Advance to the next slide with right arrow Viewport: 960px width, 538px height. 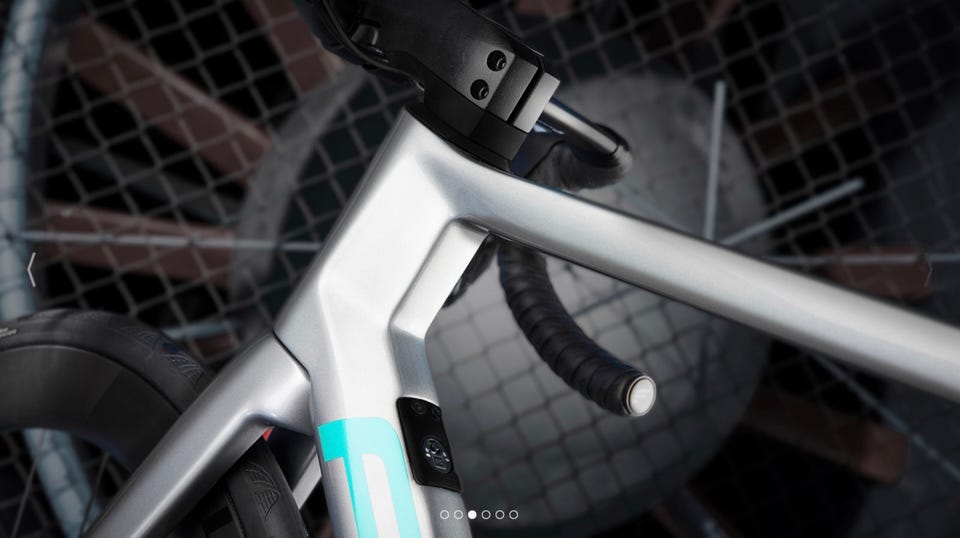929,270
